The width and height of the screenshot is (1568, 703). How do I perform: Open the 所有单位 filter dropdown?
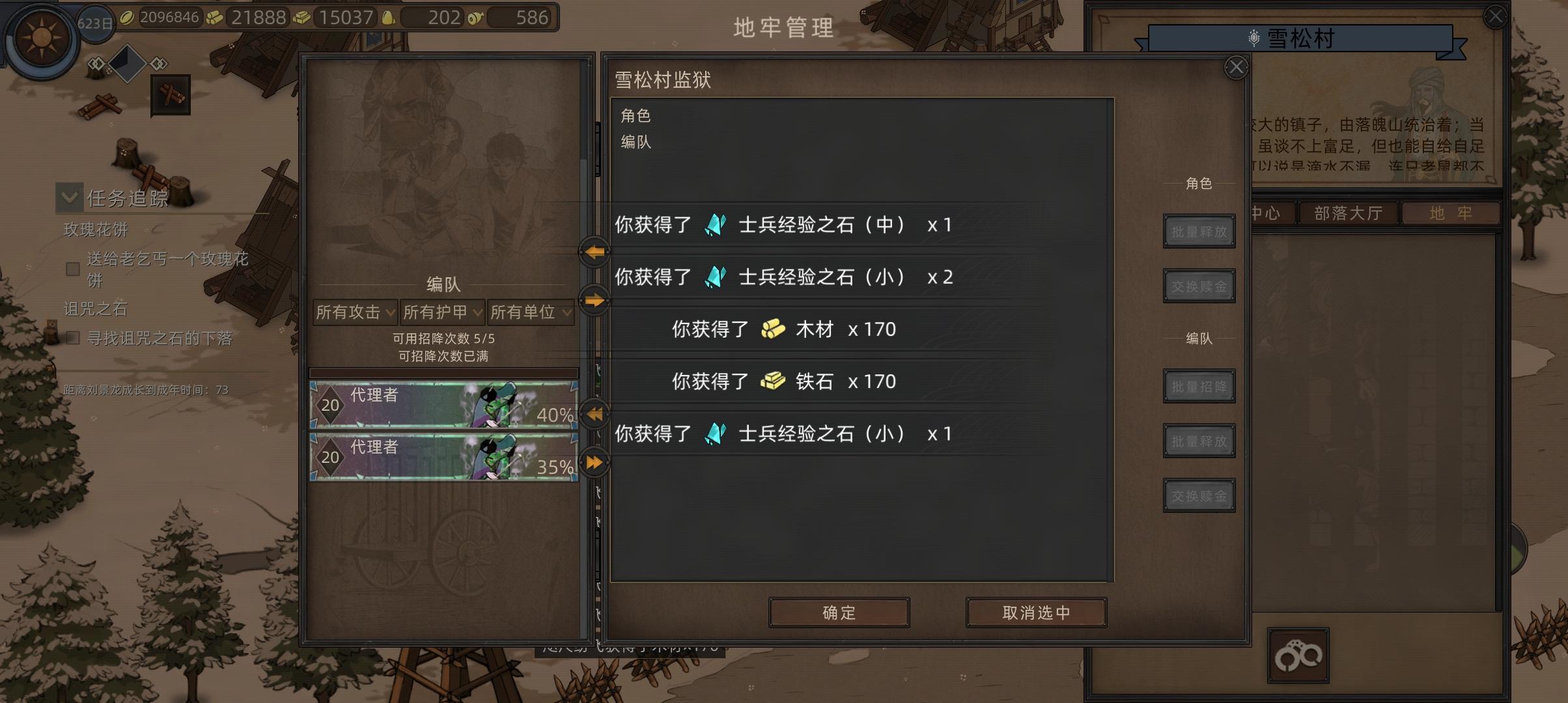click(x=530, y=312)
